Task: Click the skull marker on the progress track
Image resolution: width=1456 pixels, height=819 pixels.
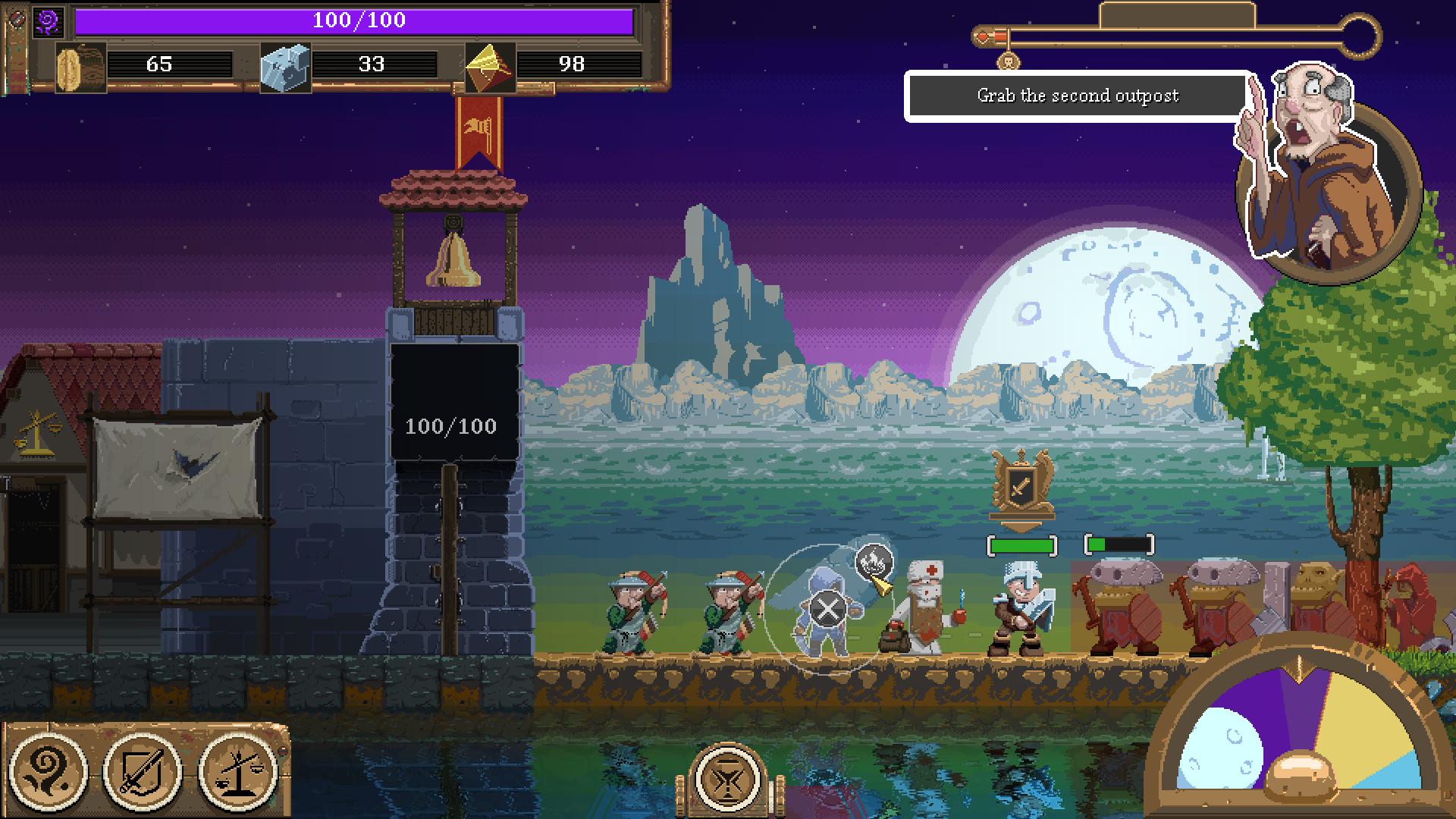Action: (1008, 61)
